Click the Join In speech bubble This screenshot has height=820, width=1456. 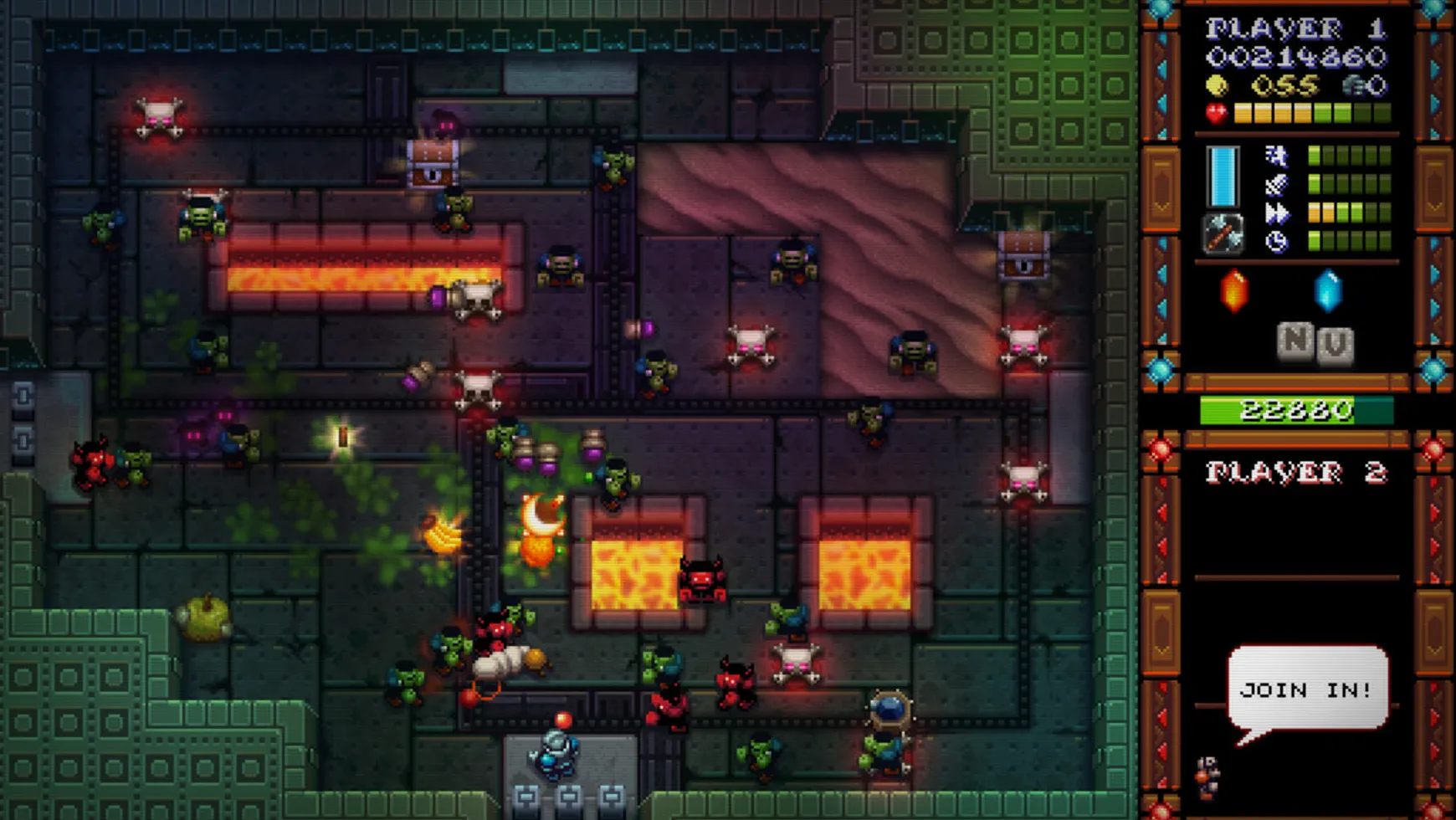pyautogui.click(x=1306, y=689)
